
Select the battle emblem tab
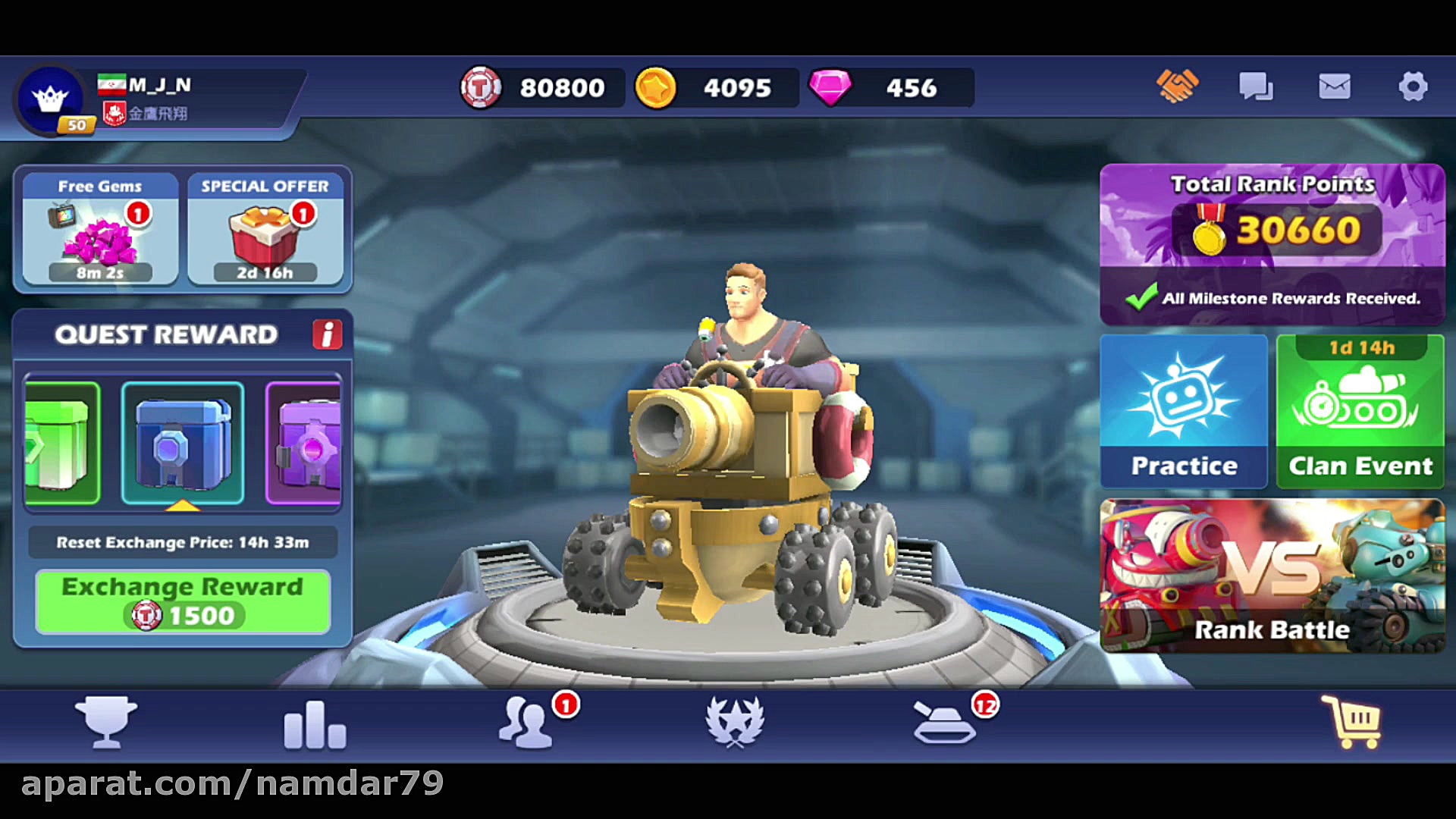click(734, 723)
